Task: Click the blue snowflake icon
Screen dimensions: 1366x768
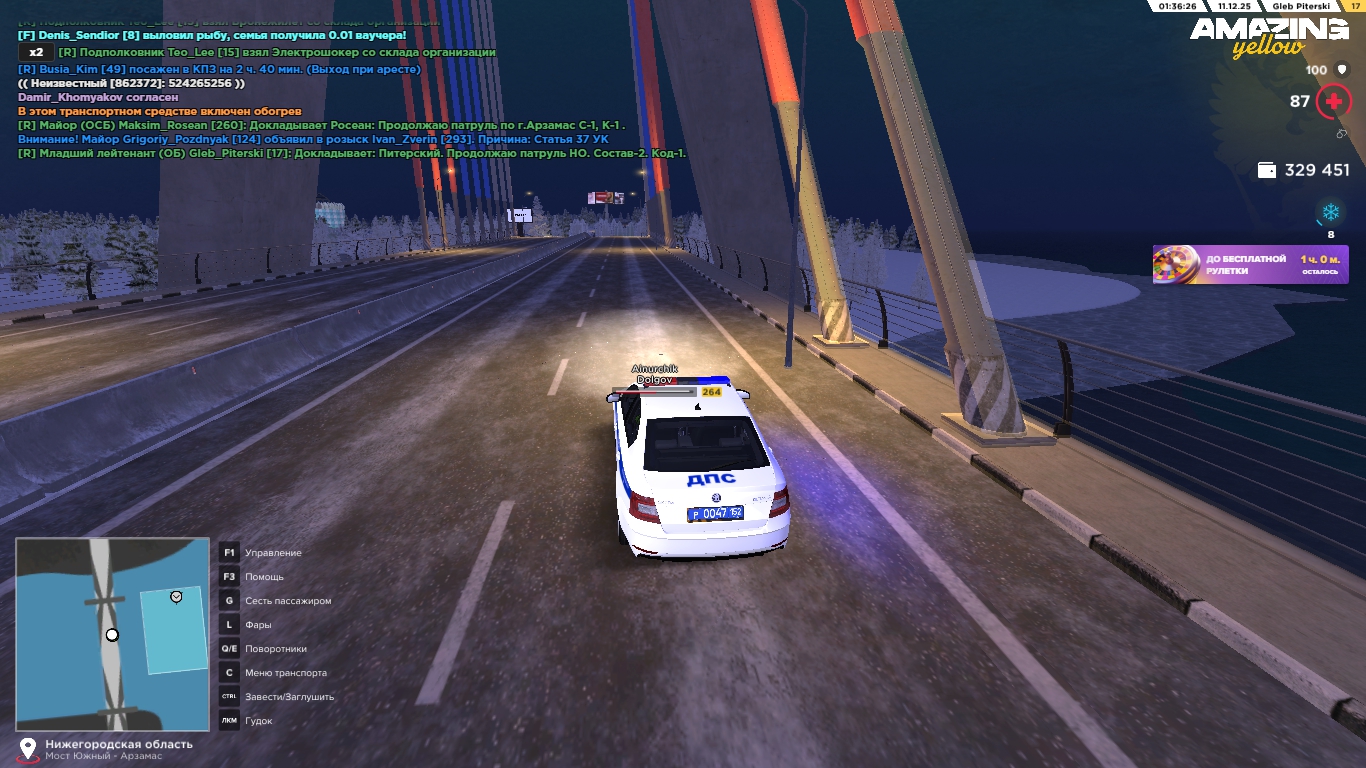Action: coord(1330,212)
